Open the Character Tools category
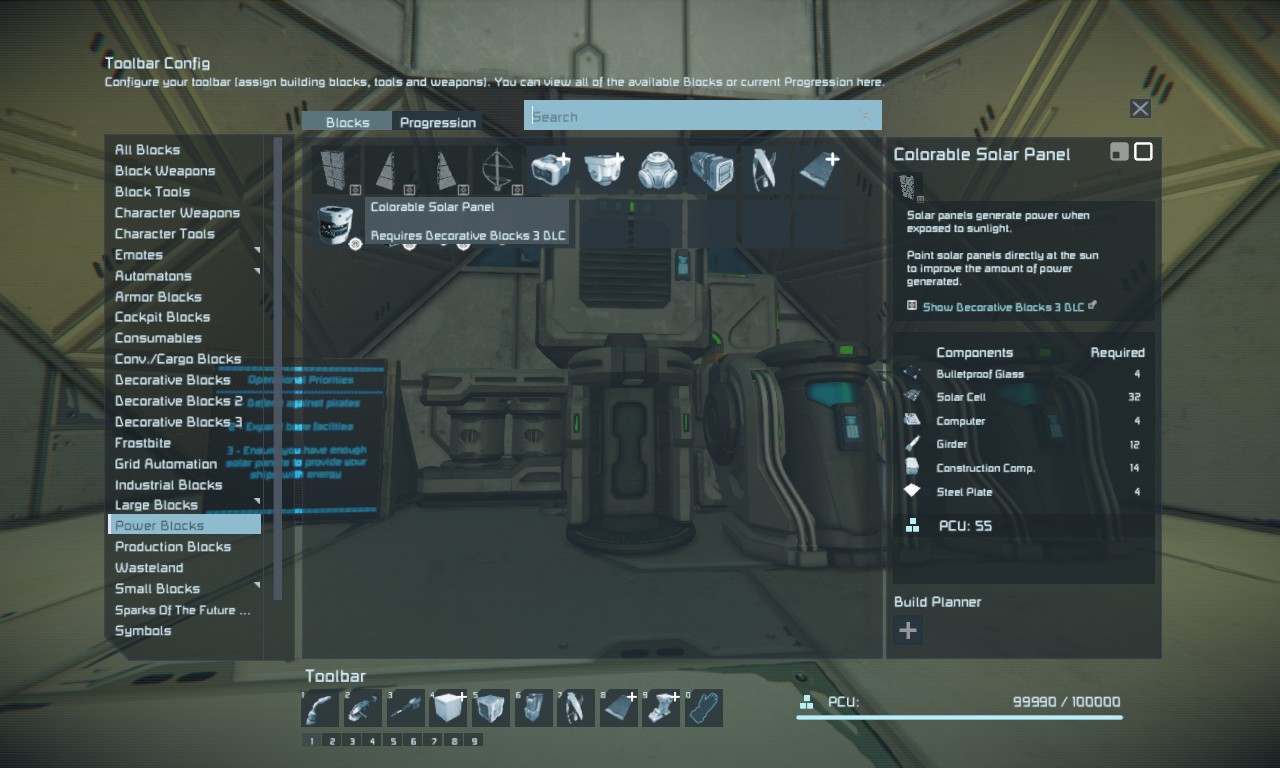The image size is (1280, 768). pos(164,234)
